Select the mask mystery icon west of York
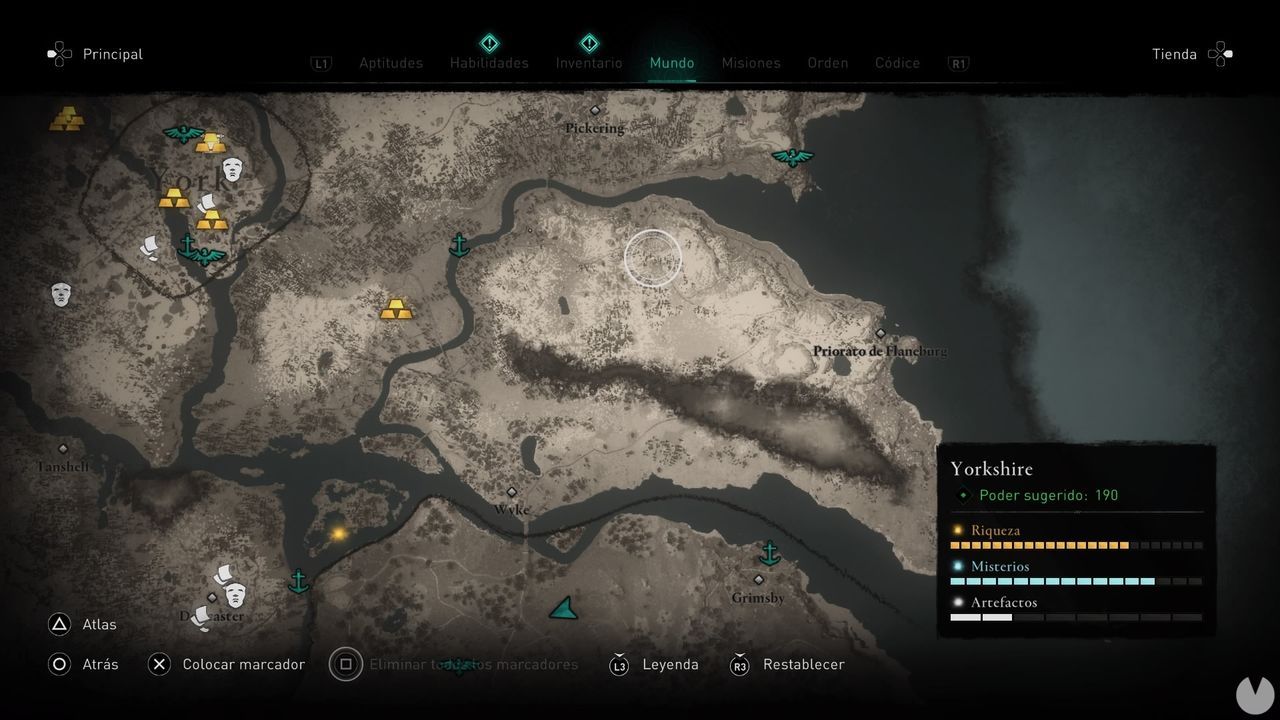Viewport: 1280px width, 720px height. pos(60,293)
